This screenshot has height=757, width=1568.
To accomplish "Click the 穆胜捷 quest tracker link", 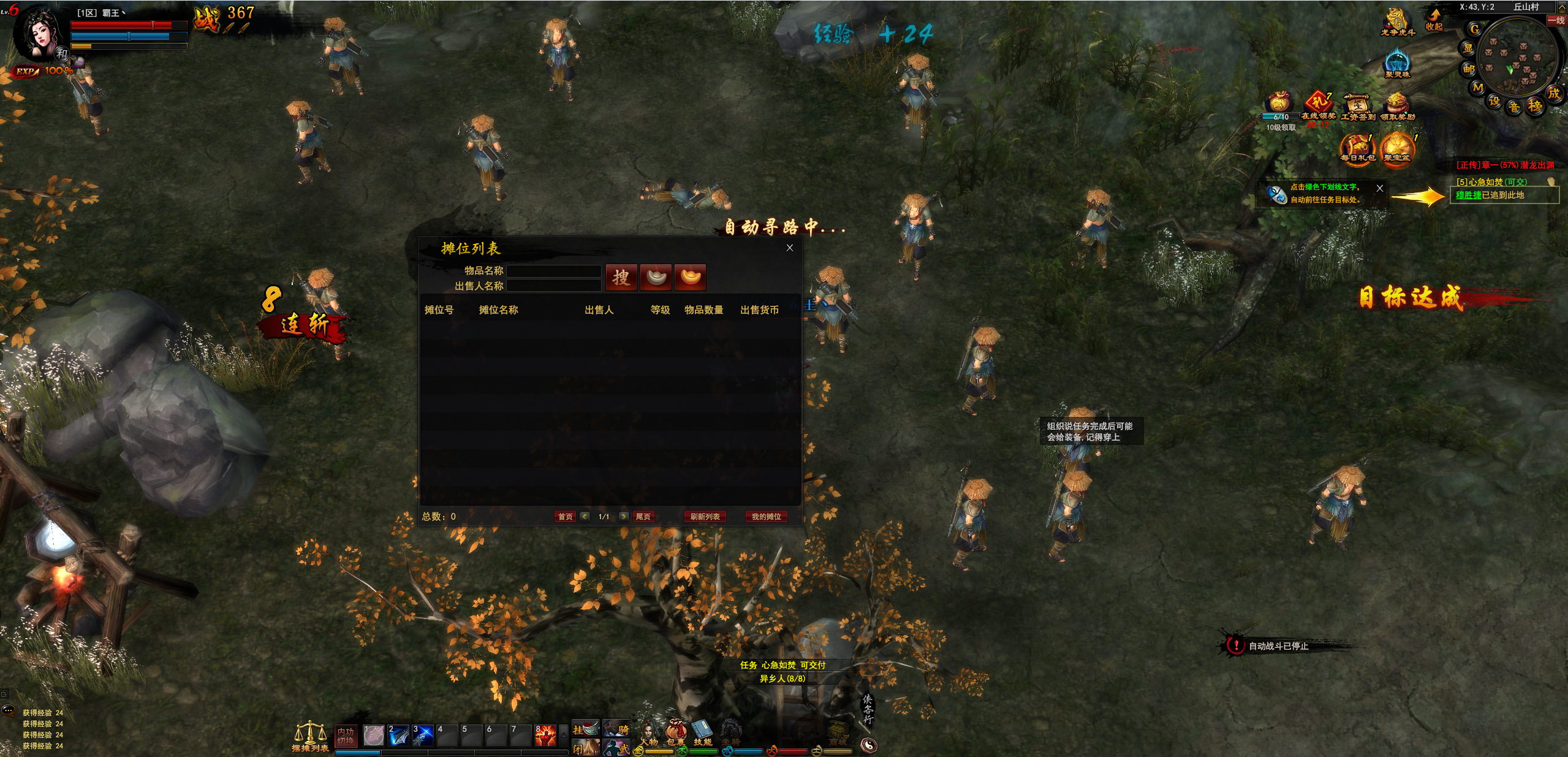I will pos(1468,195).
